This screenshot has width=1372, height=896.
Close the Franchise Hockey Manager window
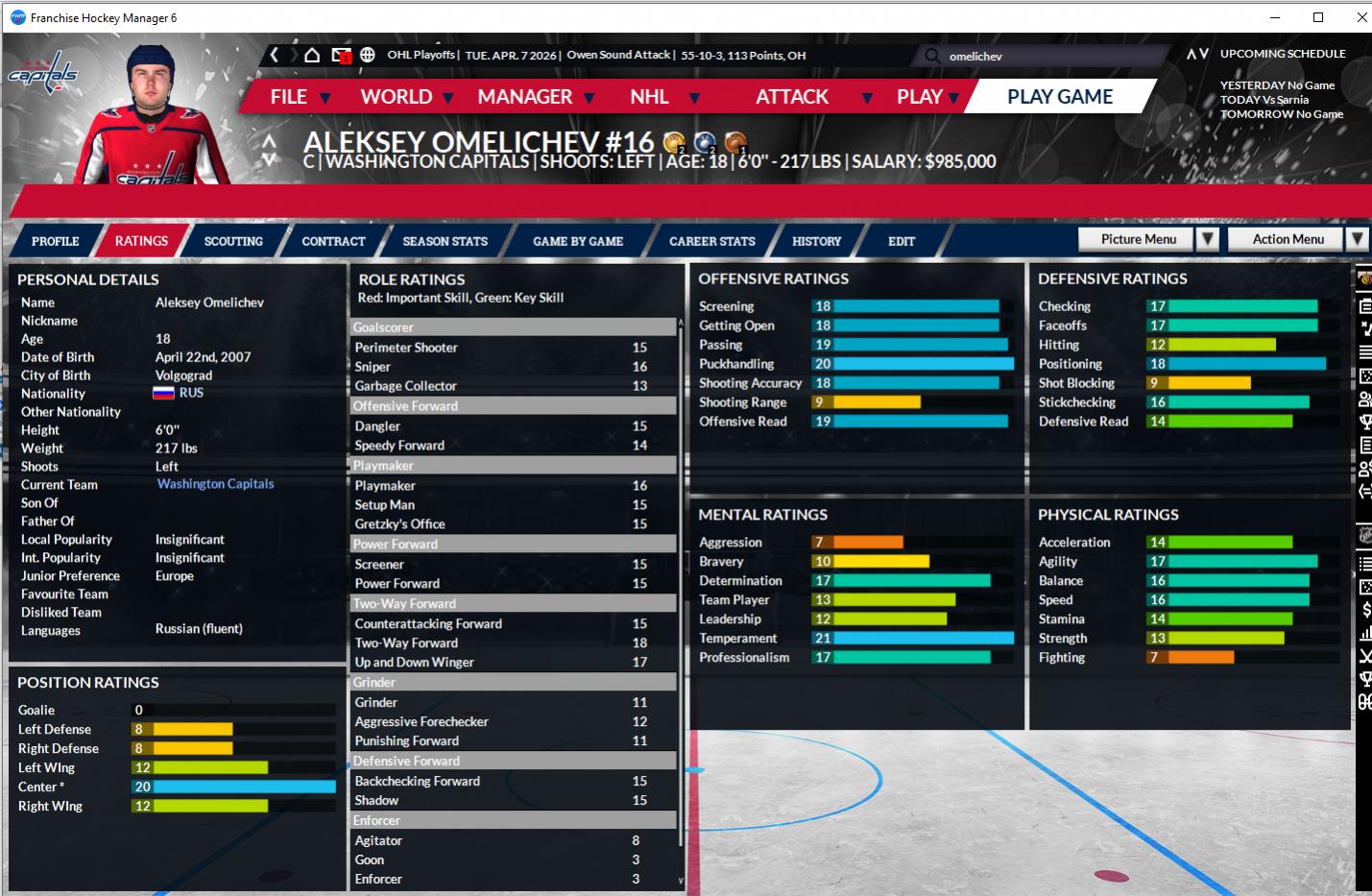point(1361,17)
